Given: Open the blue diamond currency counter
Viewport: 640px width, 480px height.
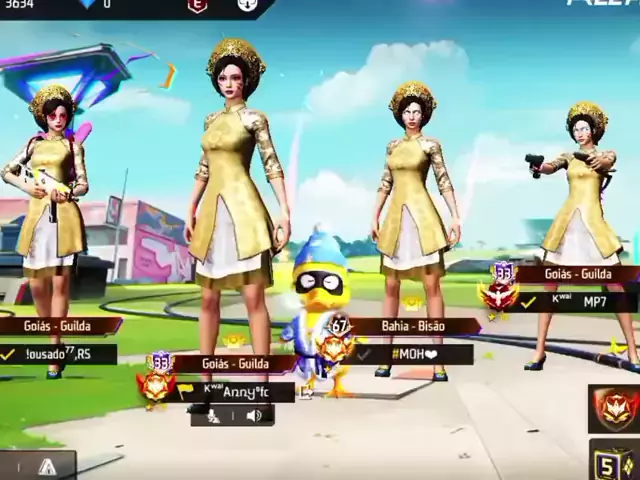Looking at the screenshot, I should click(x=92, y=5).
